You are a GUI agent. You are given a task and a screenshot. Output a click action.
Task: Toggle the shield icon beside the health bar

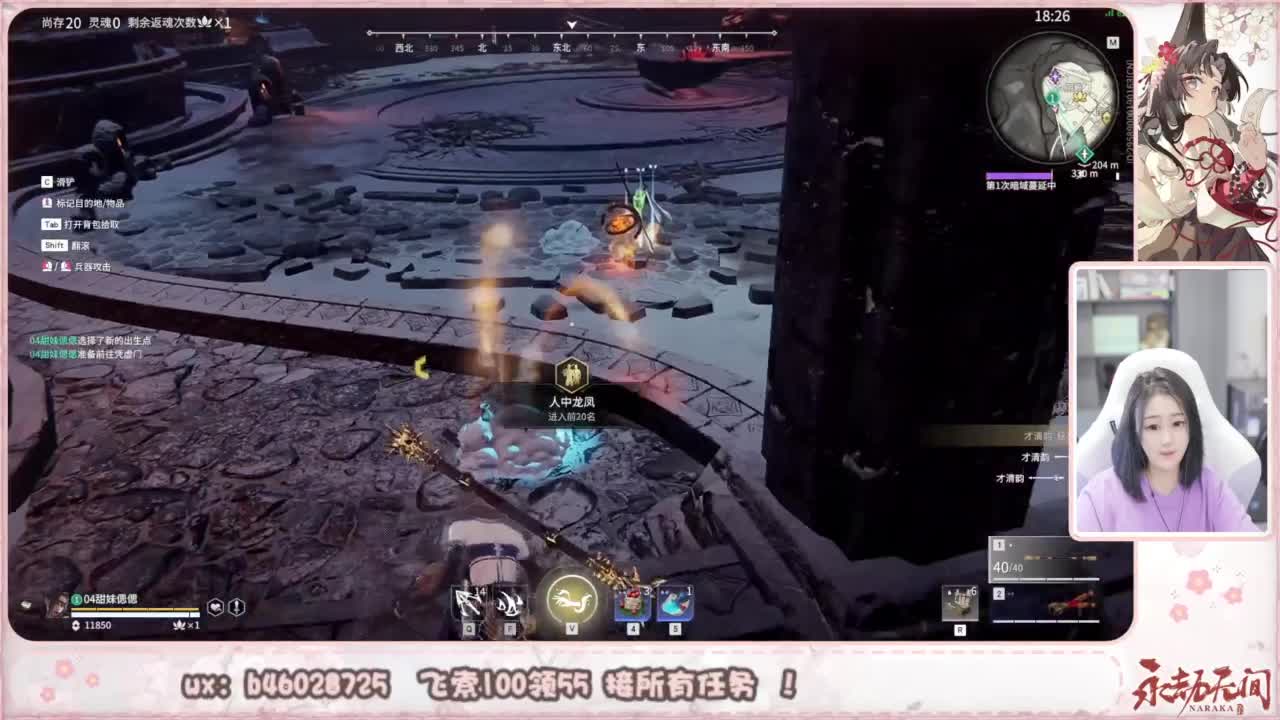pos(237,605)
